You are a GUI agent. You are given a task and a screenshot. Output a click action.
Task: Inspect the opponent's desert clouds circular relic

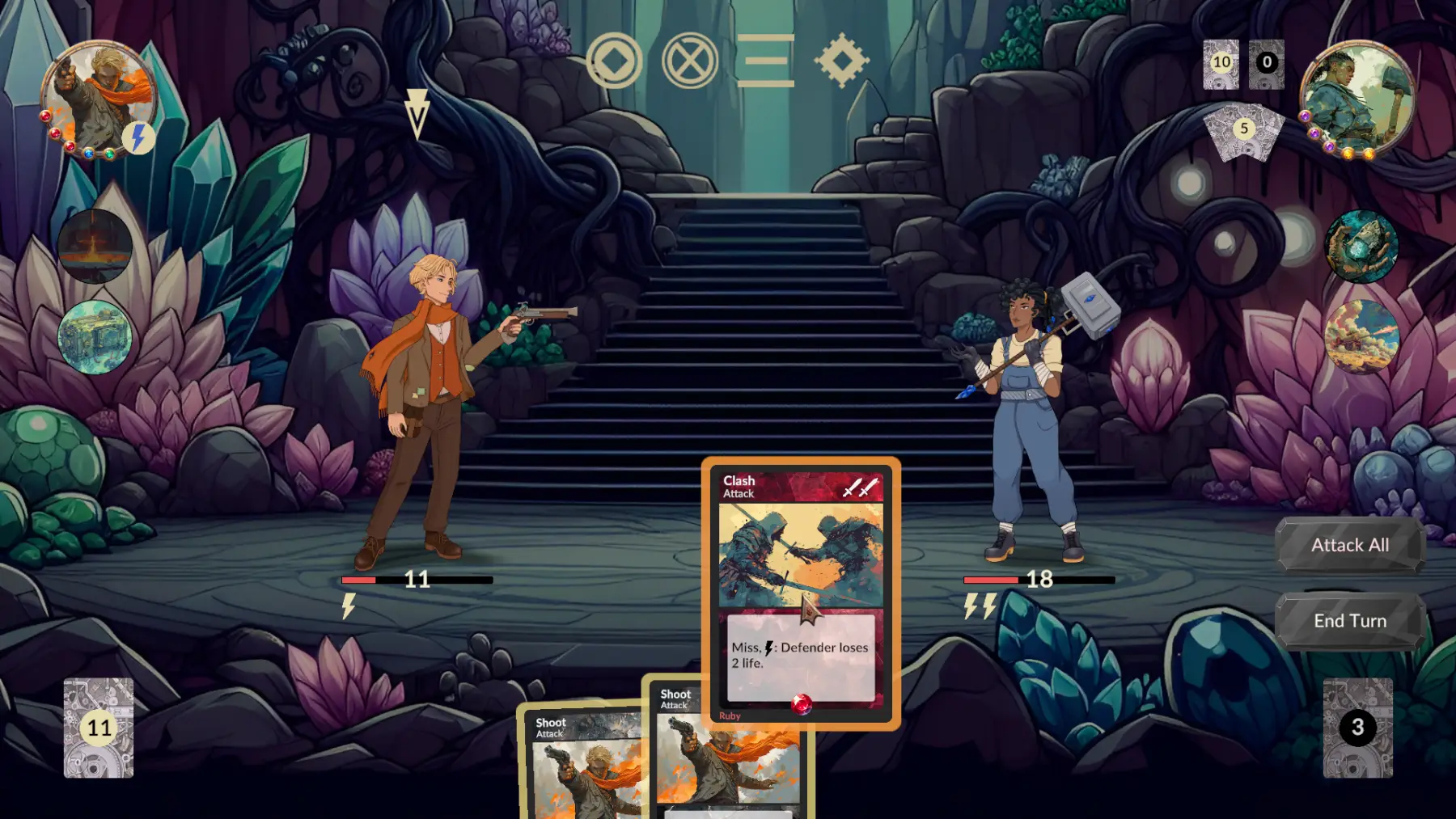(x=1361, y=336)
